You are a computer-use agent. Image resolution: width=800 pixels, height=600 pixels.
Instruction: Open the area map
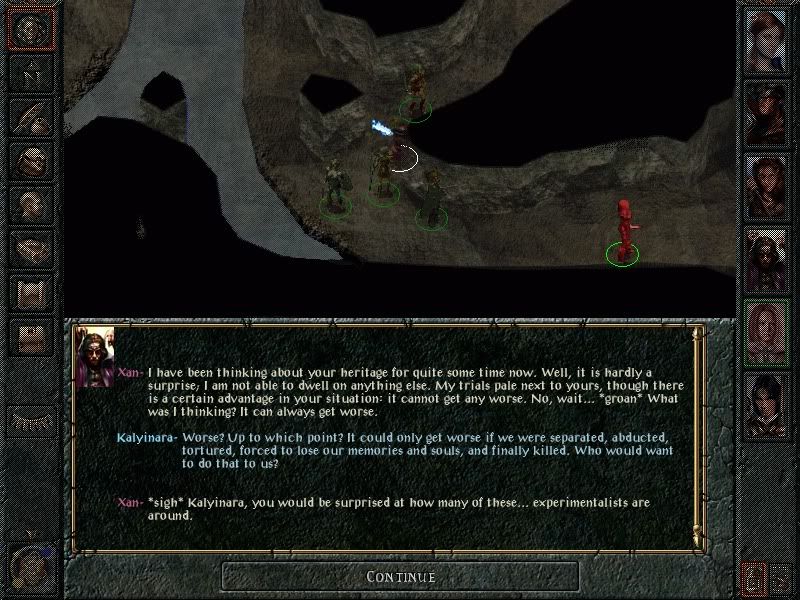31,72
